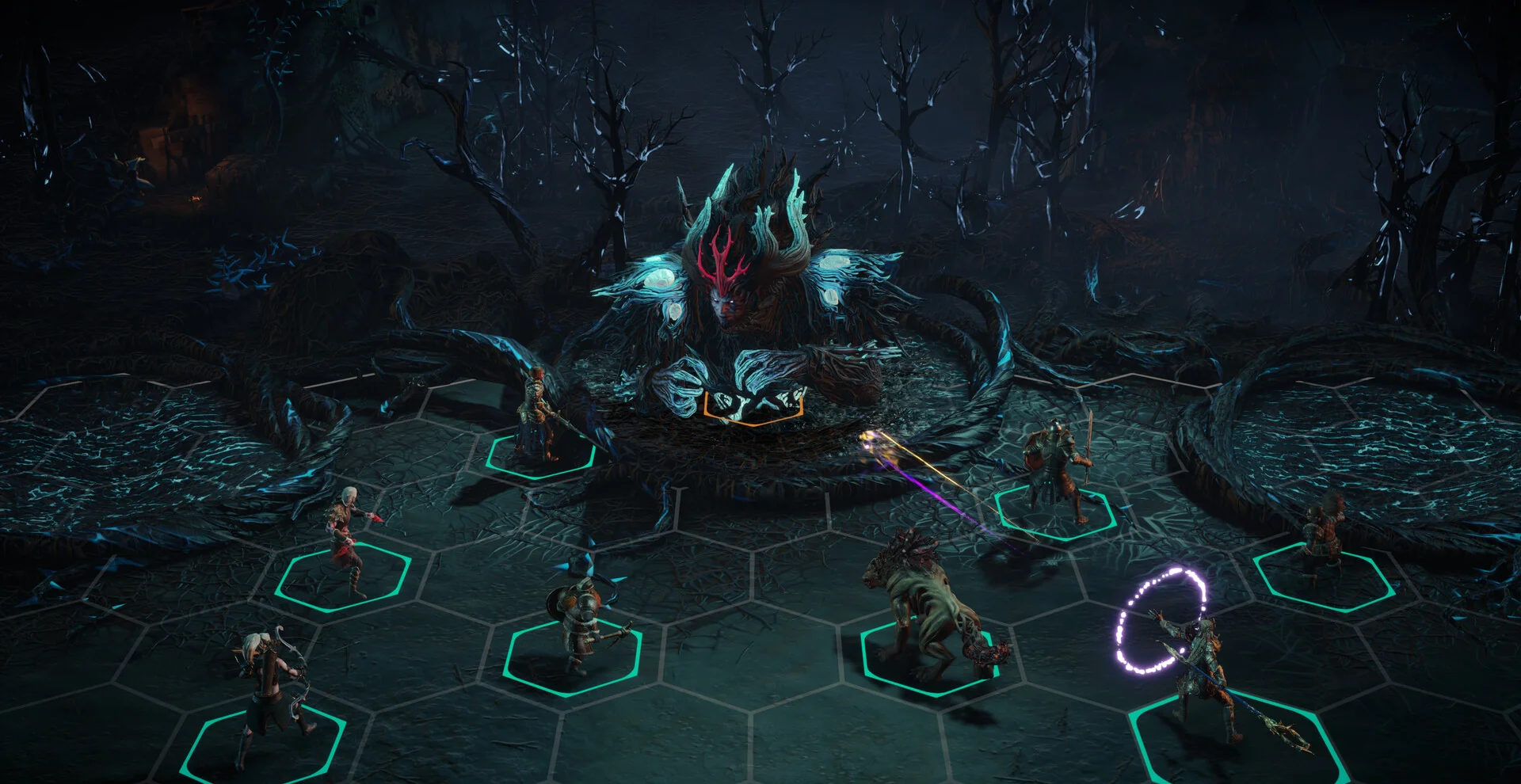Select the white-haired fighter in red armor

point(349,542)
